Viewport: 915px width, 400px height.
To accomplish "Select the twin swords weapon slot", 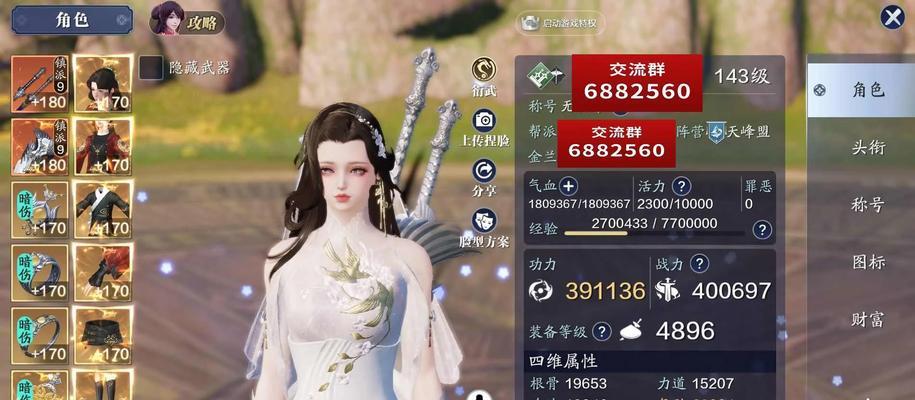I will pos(39,83).
